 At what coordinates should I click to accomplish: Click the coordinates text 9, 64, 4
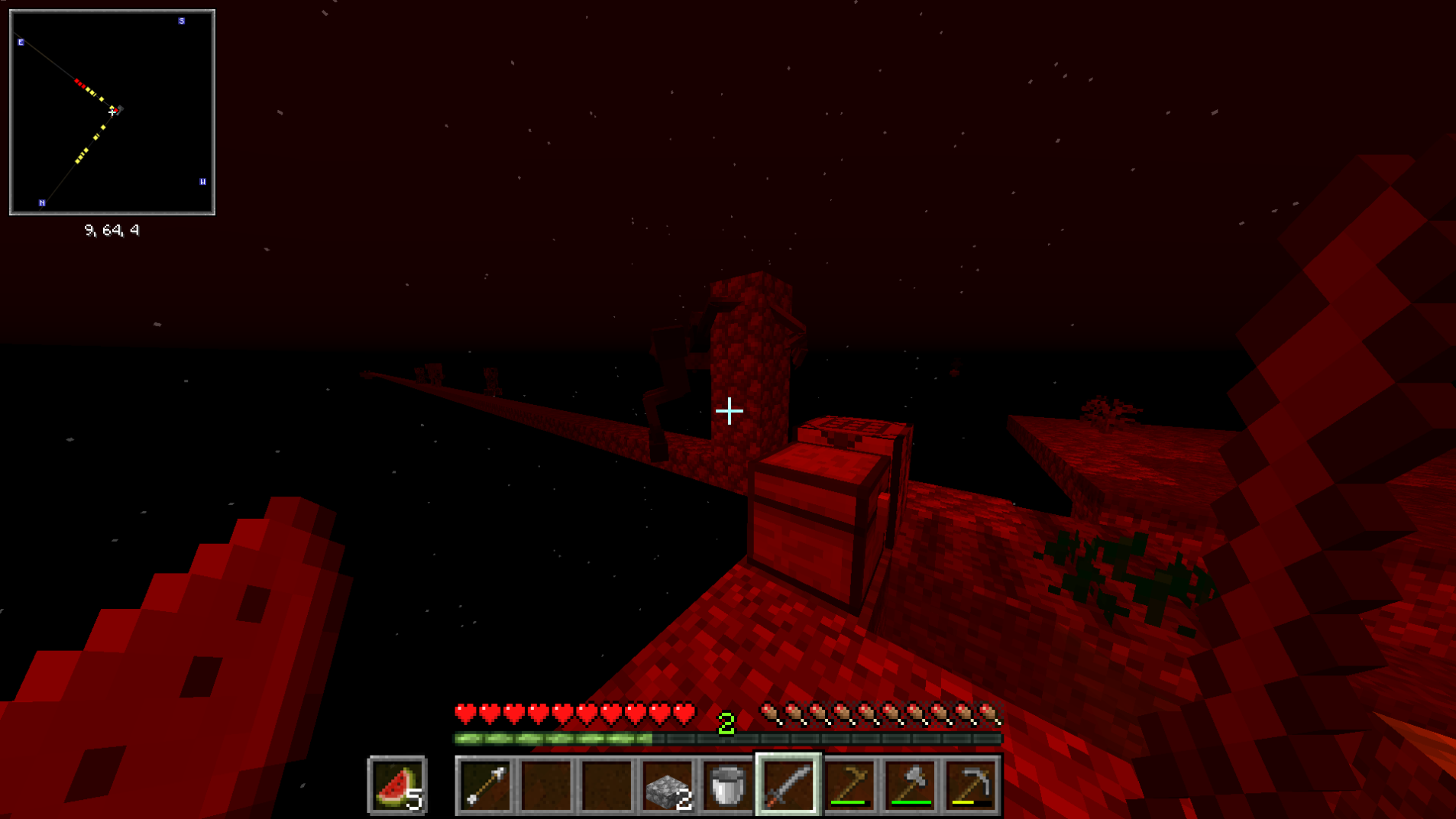[x=112, y=228]
